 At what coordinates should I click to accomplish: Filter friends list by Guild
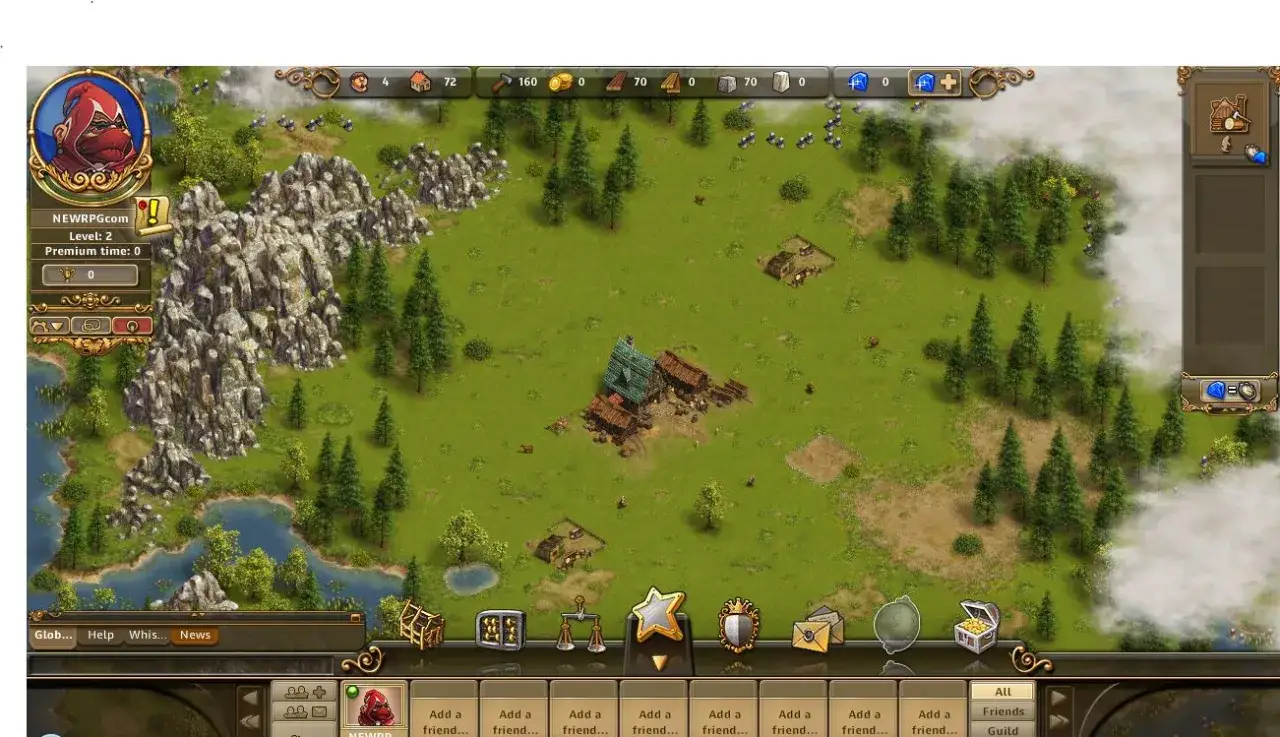click(1003, 730)
